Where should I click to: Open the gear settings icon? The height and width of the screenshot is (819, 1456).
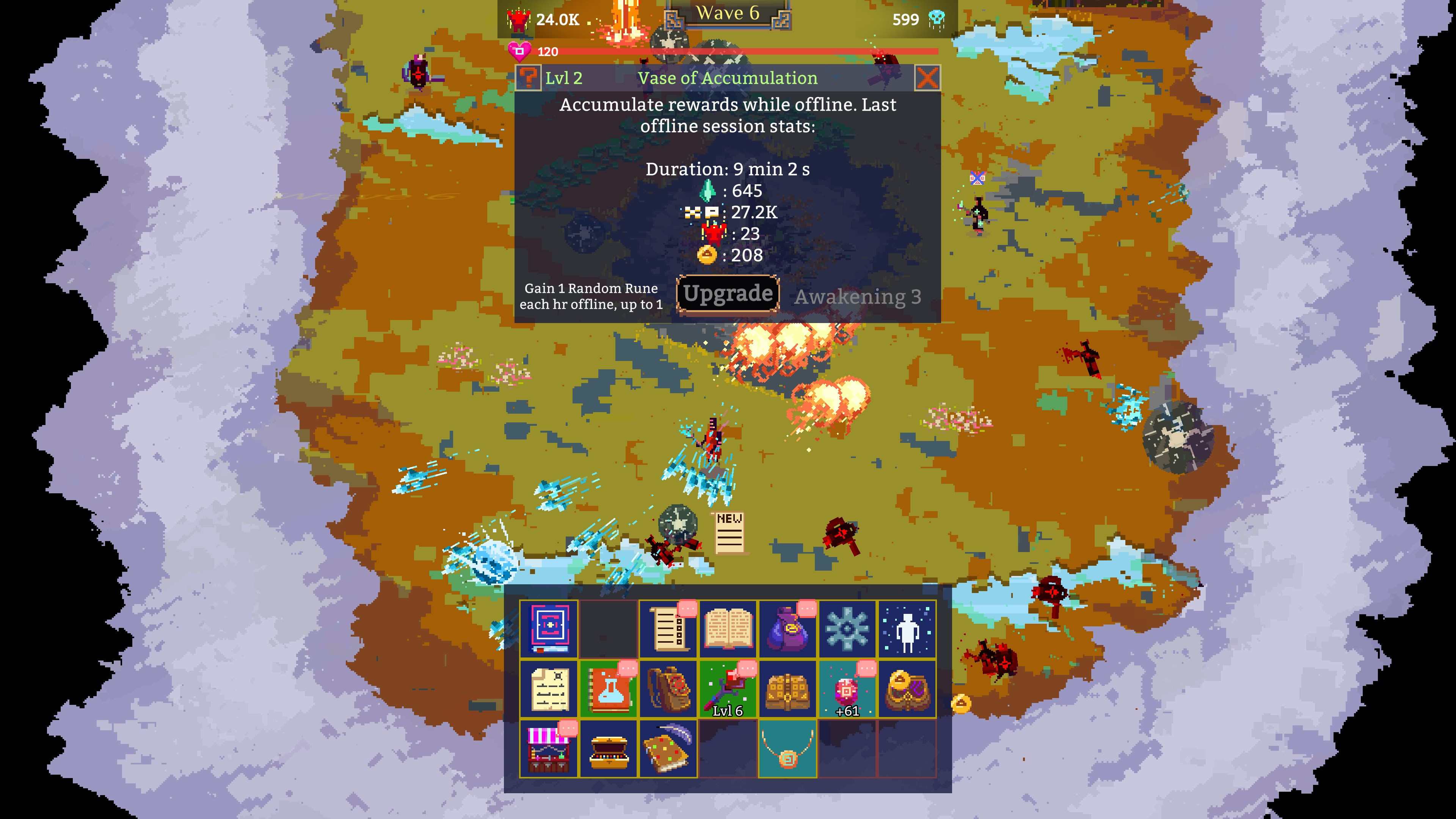pos(847,629)
